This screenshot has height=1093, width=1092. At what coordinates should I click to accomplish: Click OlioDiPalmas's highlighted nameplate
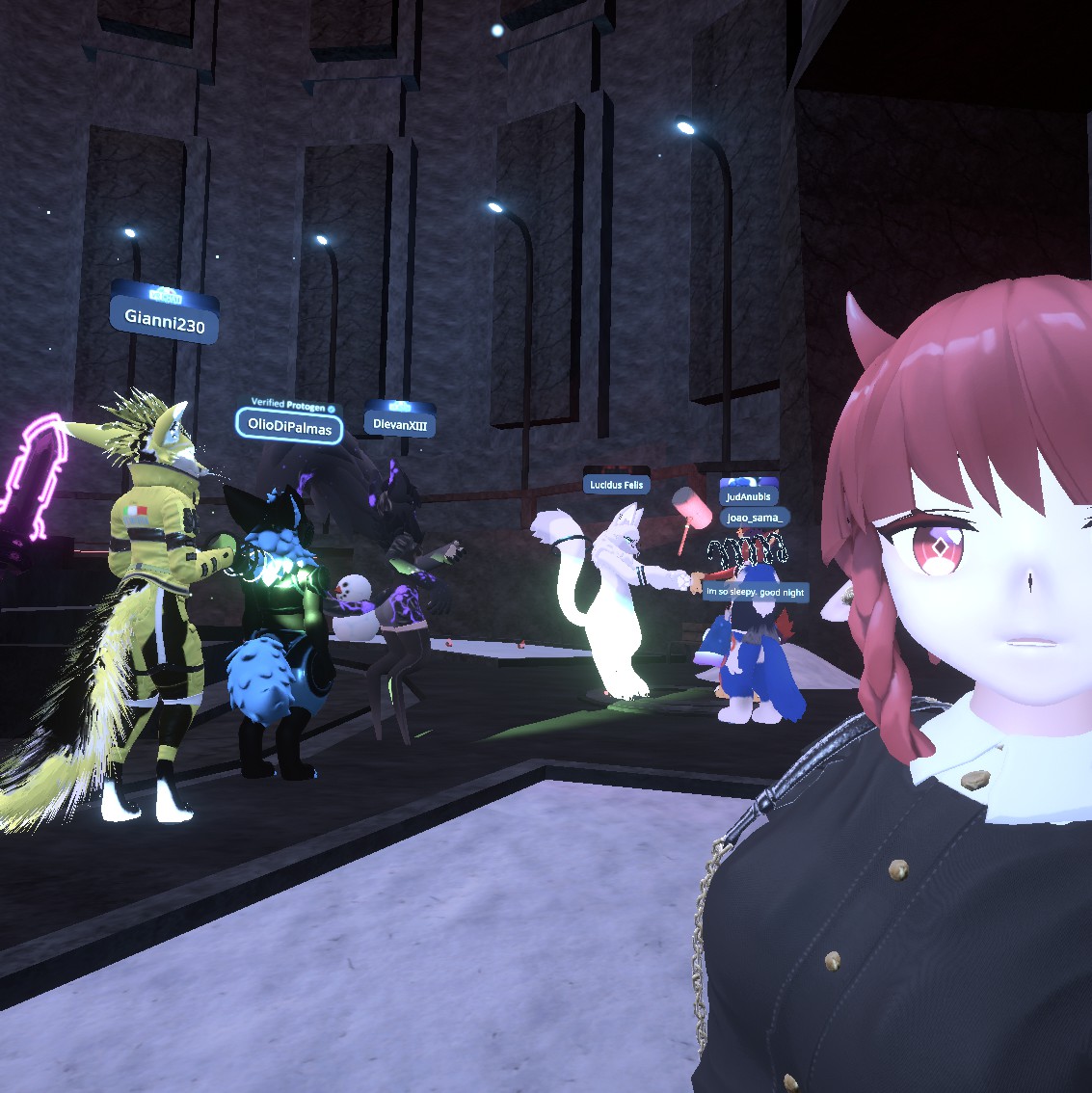(x=289, y=425)
